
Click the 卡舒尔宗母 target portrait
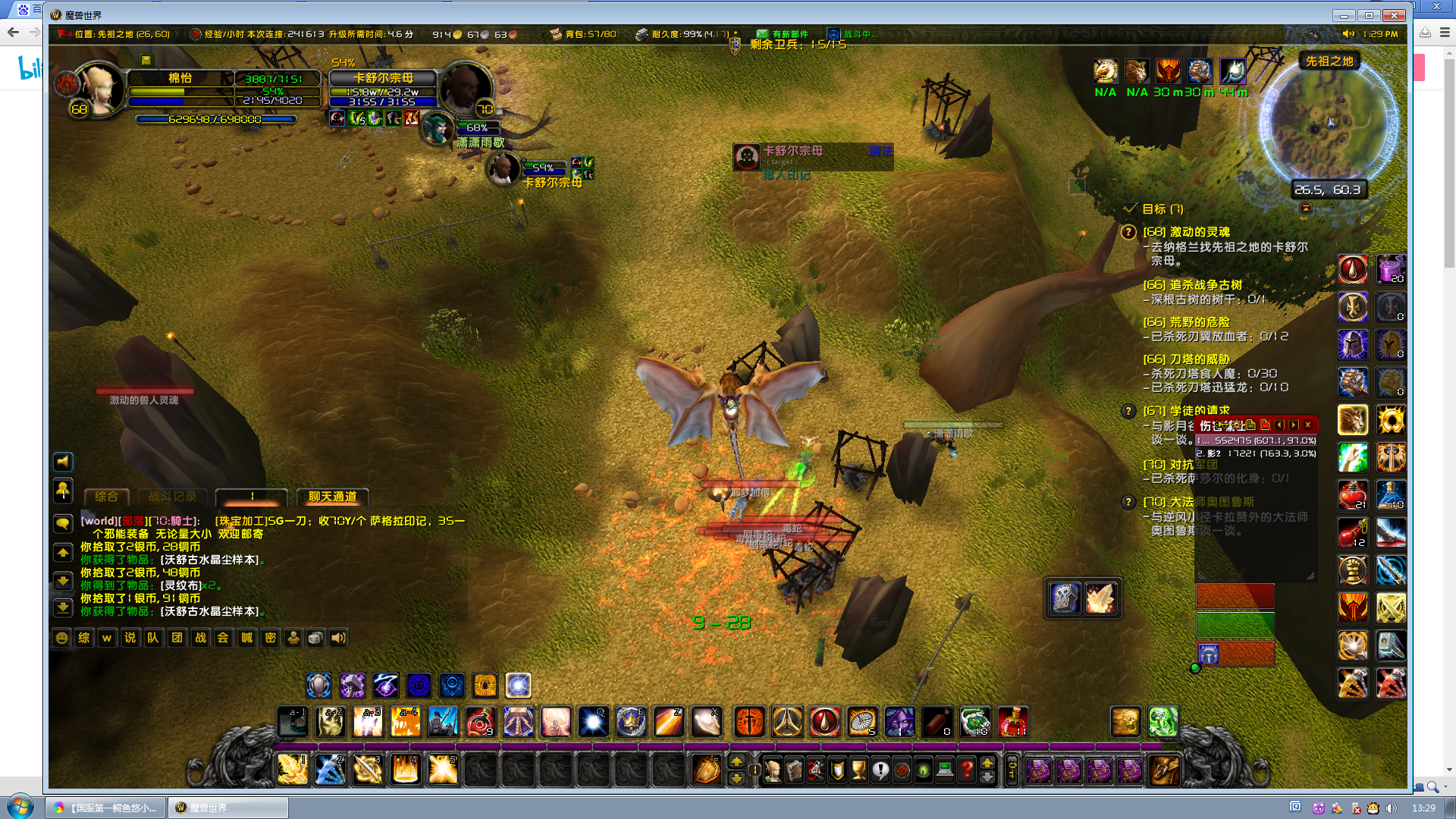(x=464, y=89)
